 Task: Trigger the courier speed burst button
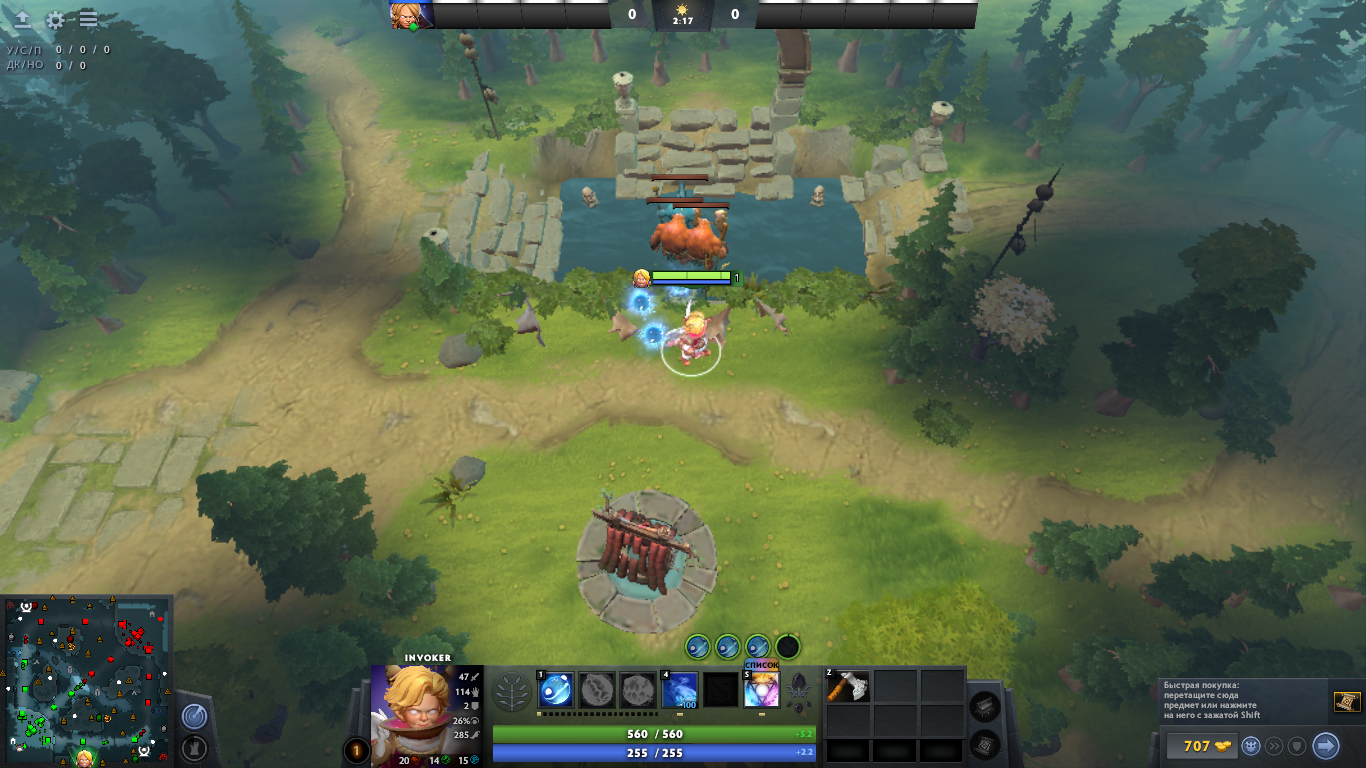[x=1274, y=746]
